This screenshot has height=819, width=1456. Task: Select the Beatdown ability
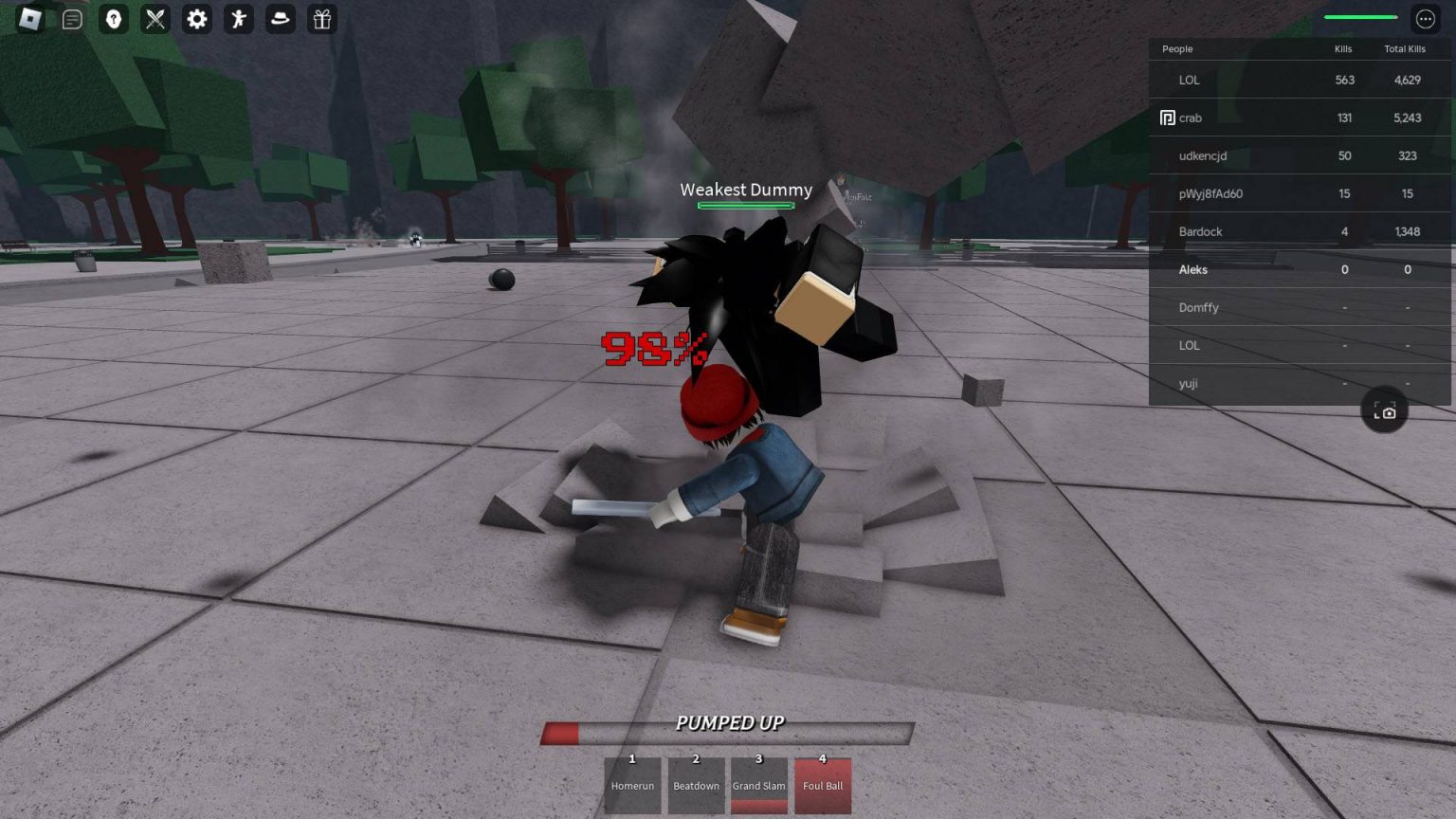[696, 785]
